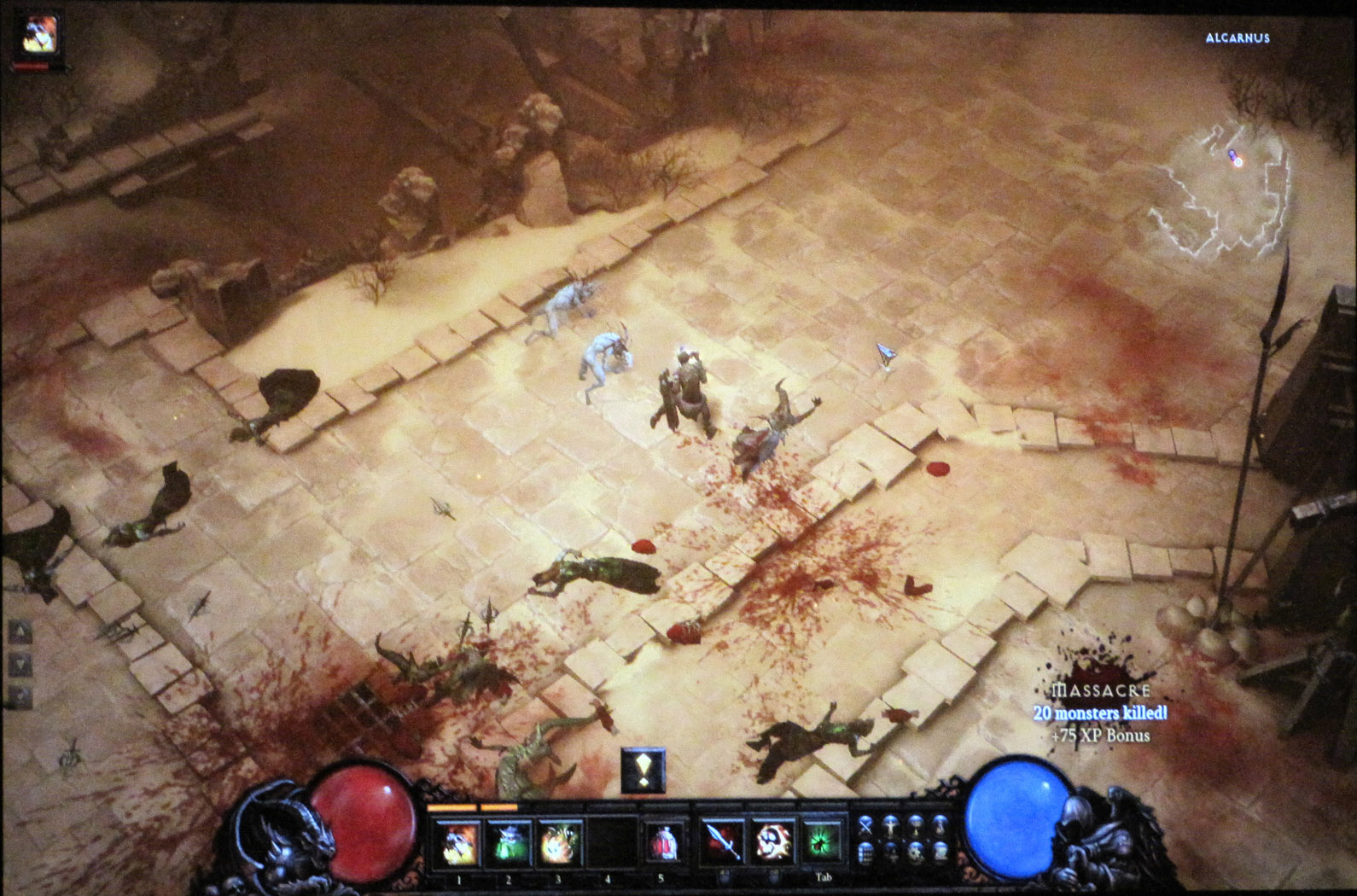Click the chat scroll down arrow

click(20, 665)
